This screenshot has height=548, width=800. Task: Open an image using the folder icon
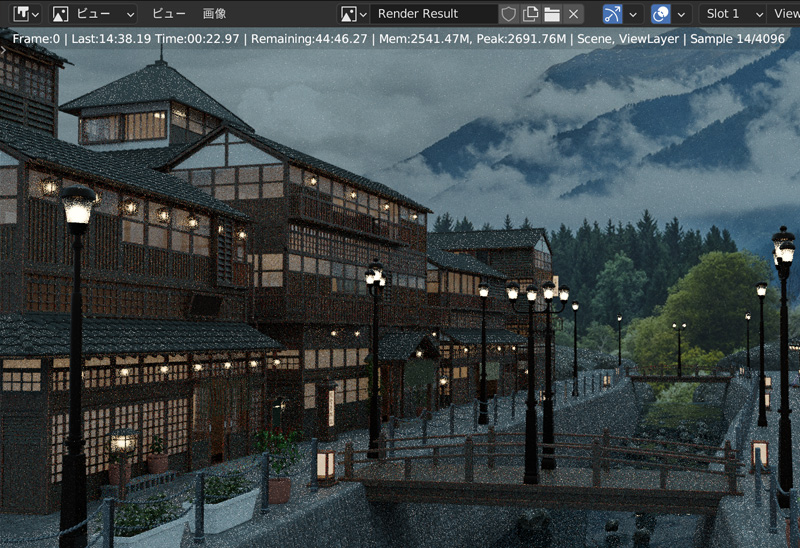pos(552,14)
